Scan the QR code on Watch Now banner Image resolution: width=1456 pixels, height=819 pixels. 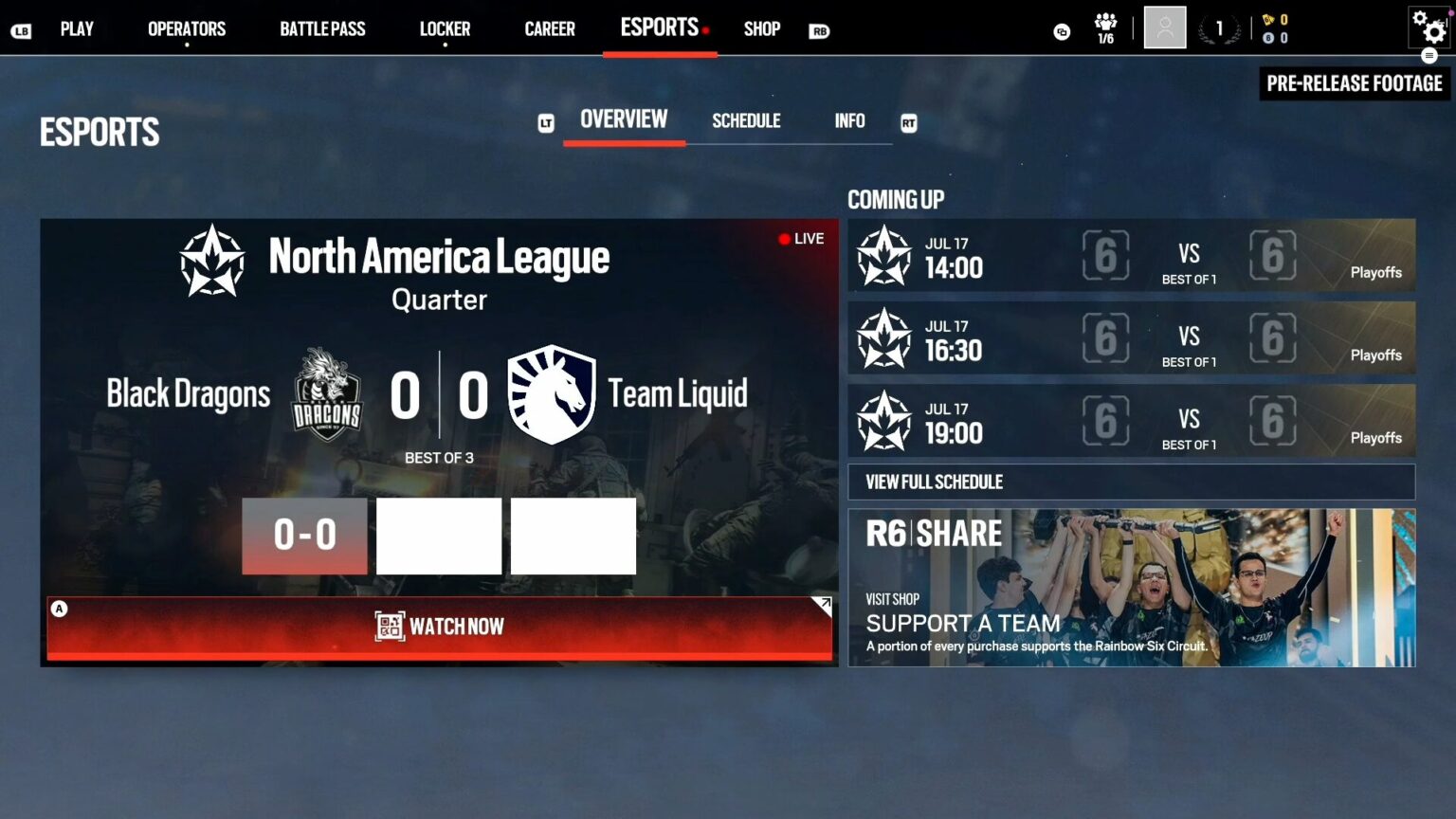387,626
